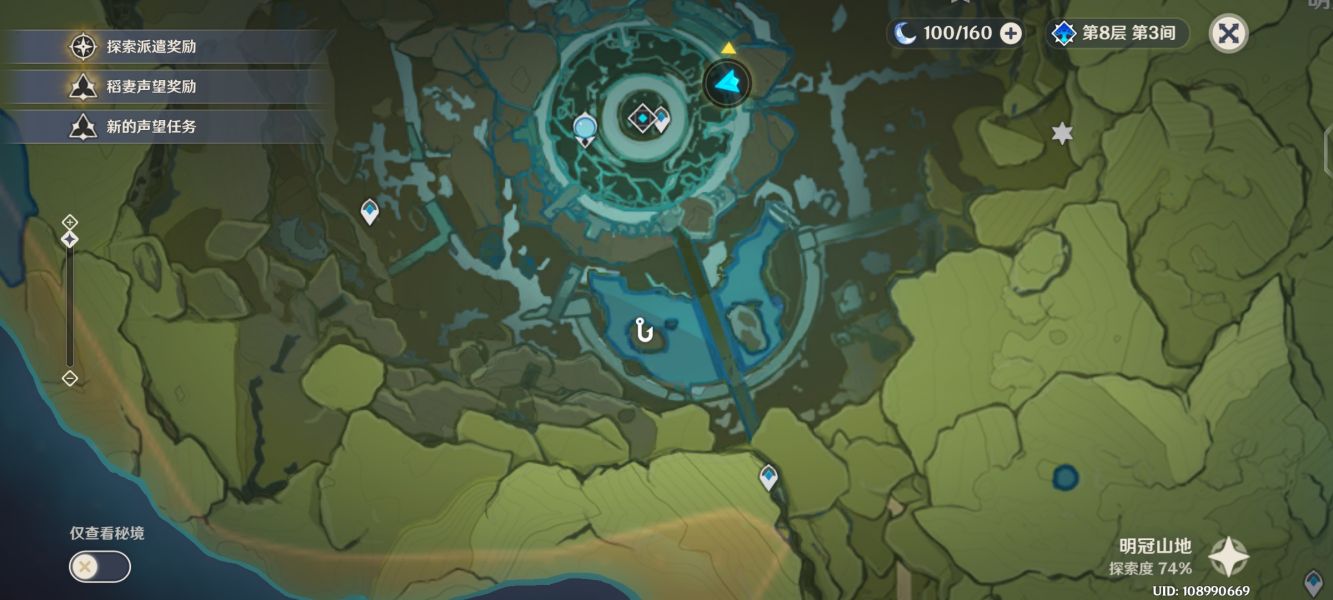Click the zoom-out end of the map zoom slider

pyautogui.click(x=70, y=378)
